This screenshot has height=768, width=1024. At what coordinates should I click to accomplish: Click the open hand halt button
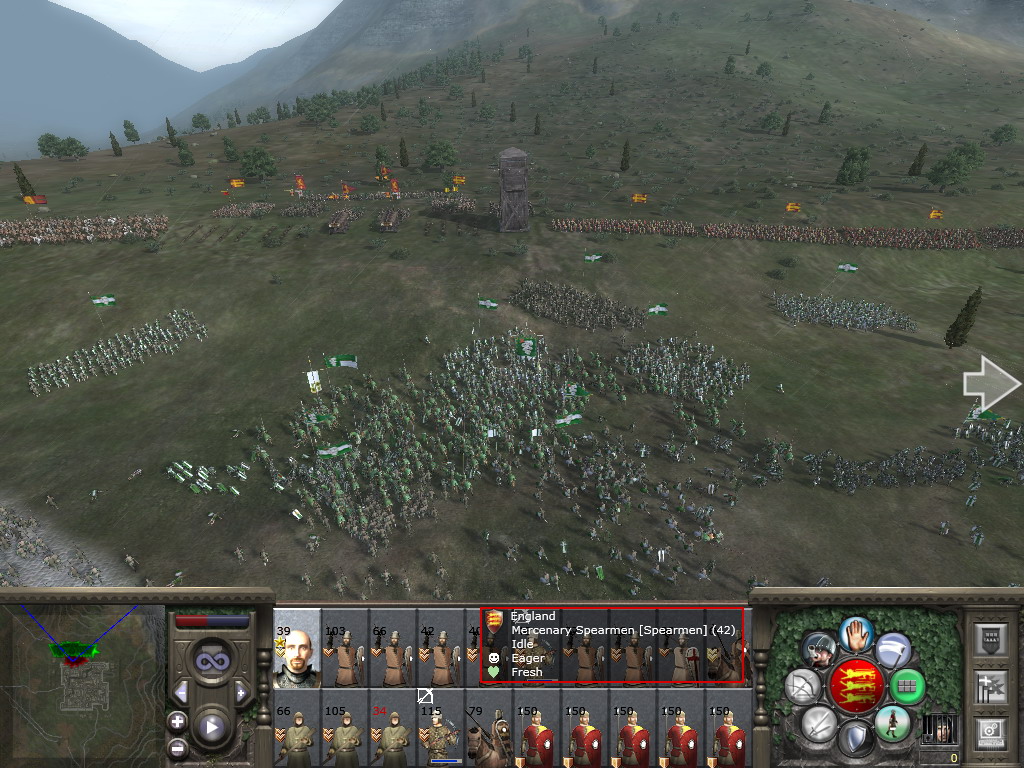pyautogui.click(x=855, y=632)
